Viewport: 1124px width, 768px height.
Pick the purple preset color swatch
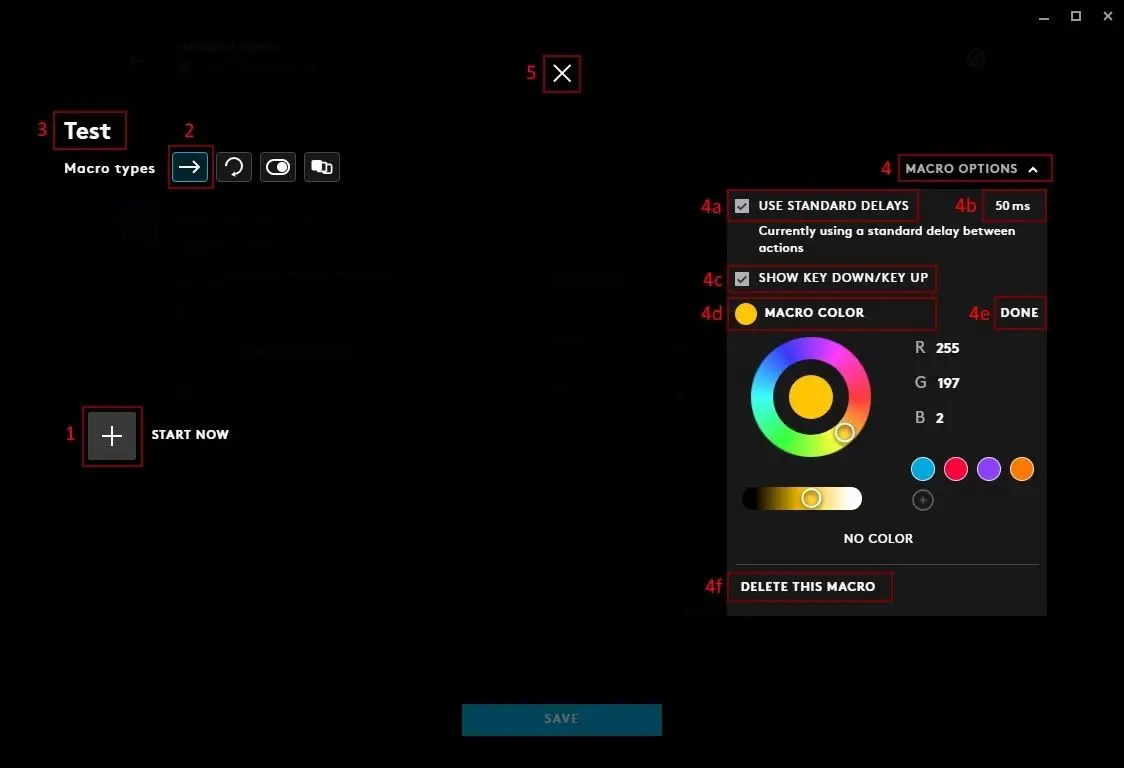point(989,469)
